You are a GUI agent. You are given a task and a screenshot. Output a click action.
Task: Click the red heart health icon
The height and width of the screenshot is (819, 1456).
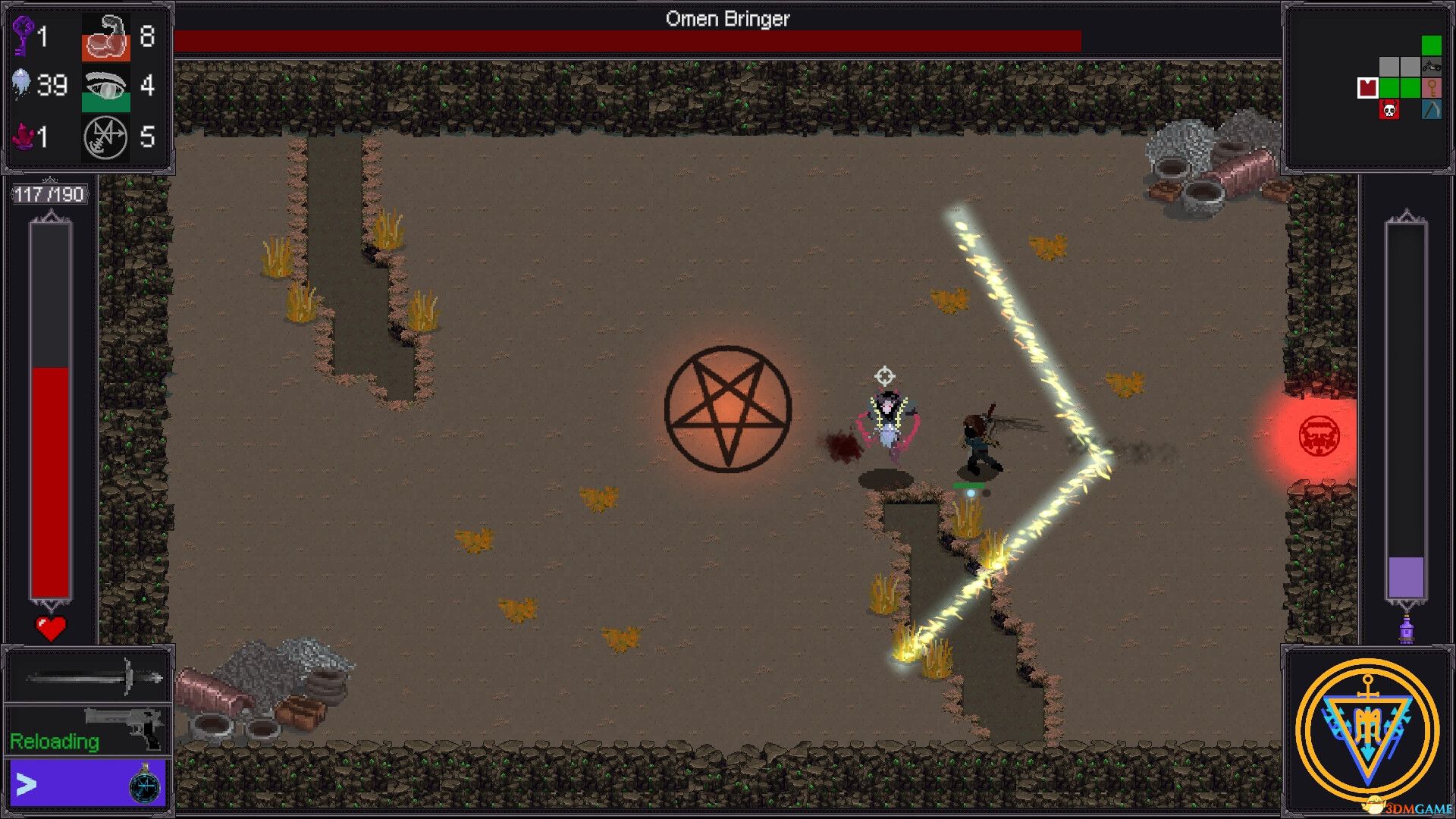(x=51, y=629)
